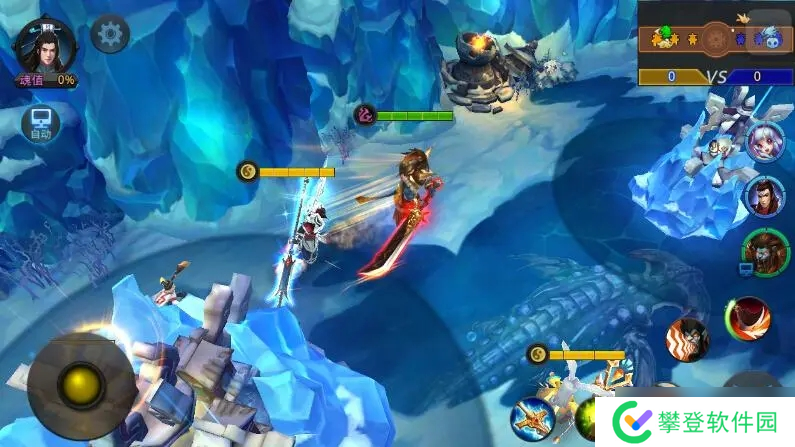Select the dark-haired man teammate portrait
This screenshot has width=795, height=447.
[x=765, y=195]
